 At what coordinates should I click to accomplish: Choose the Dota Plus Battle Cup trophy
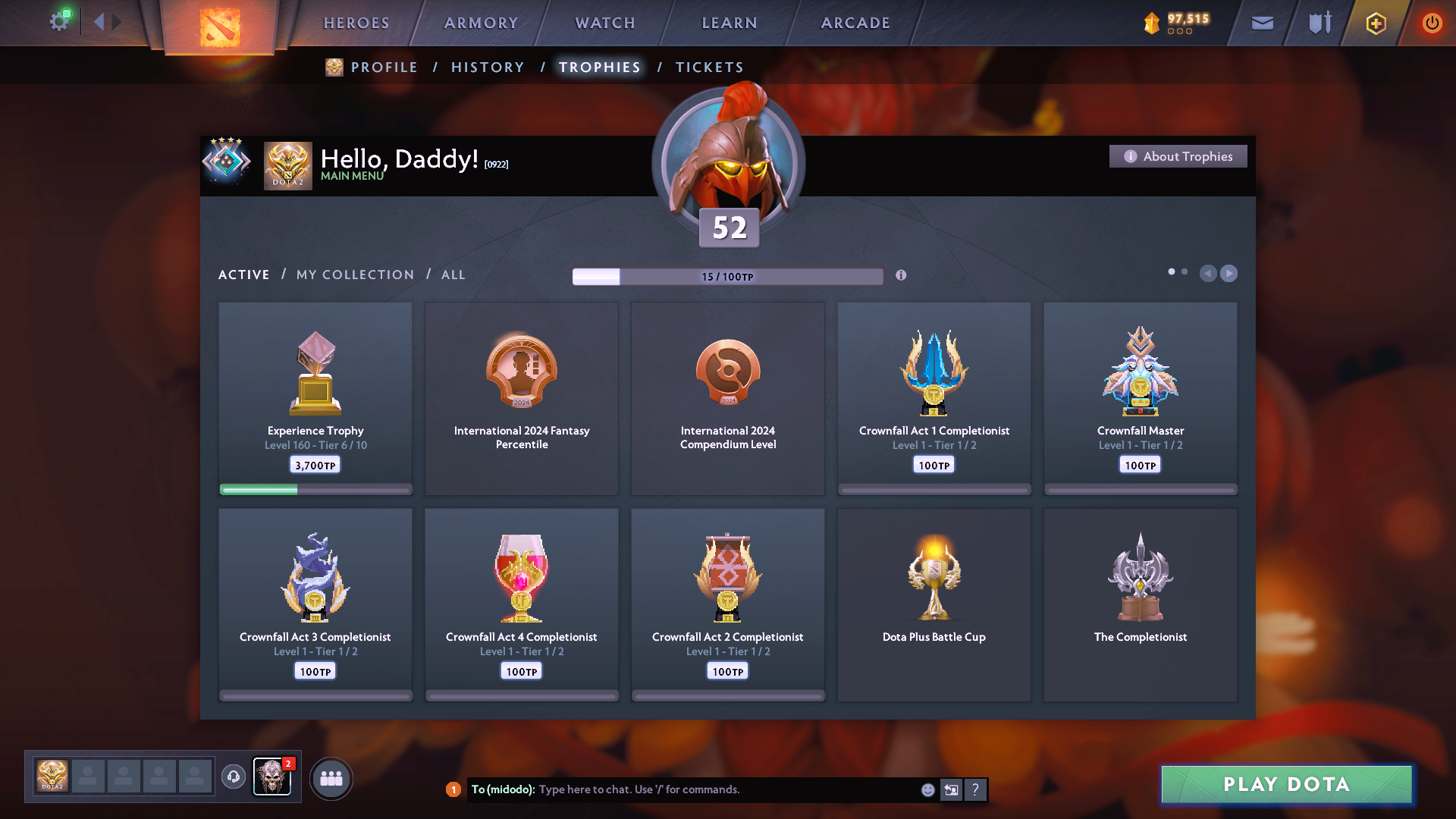(x=934, y=604)
